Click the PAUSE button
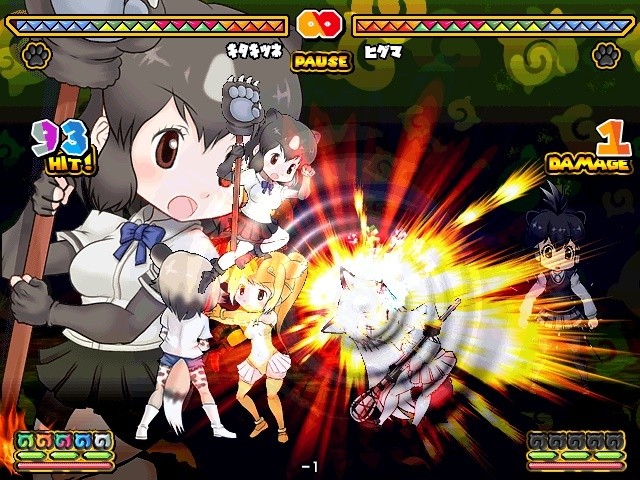The height and width of the screenshot is (480, 640). tap(321, 61)
